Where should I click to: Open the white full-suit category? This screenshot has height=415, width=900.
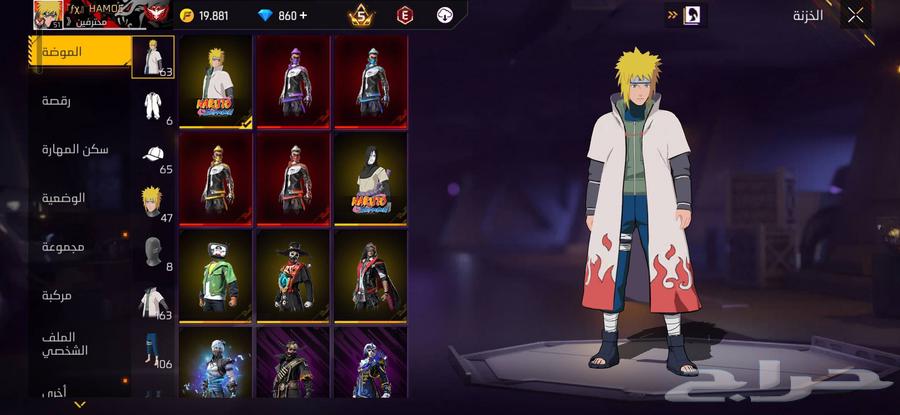point(153,106)
